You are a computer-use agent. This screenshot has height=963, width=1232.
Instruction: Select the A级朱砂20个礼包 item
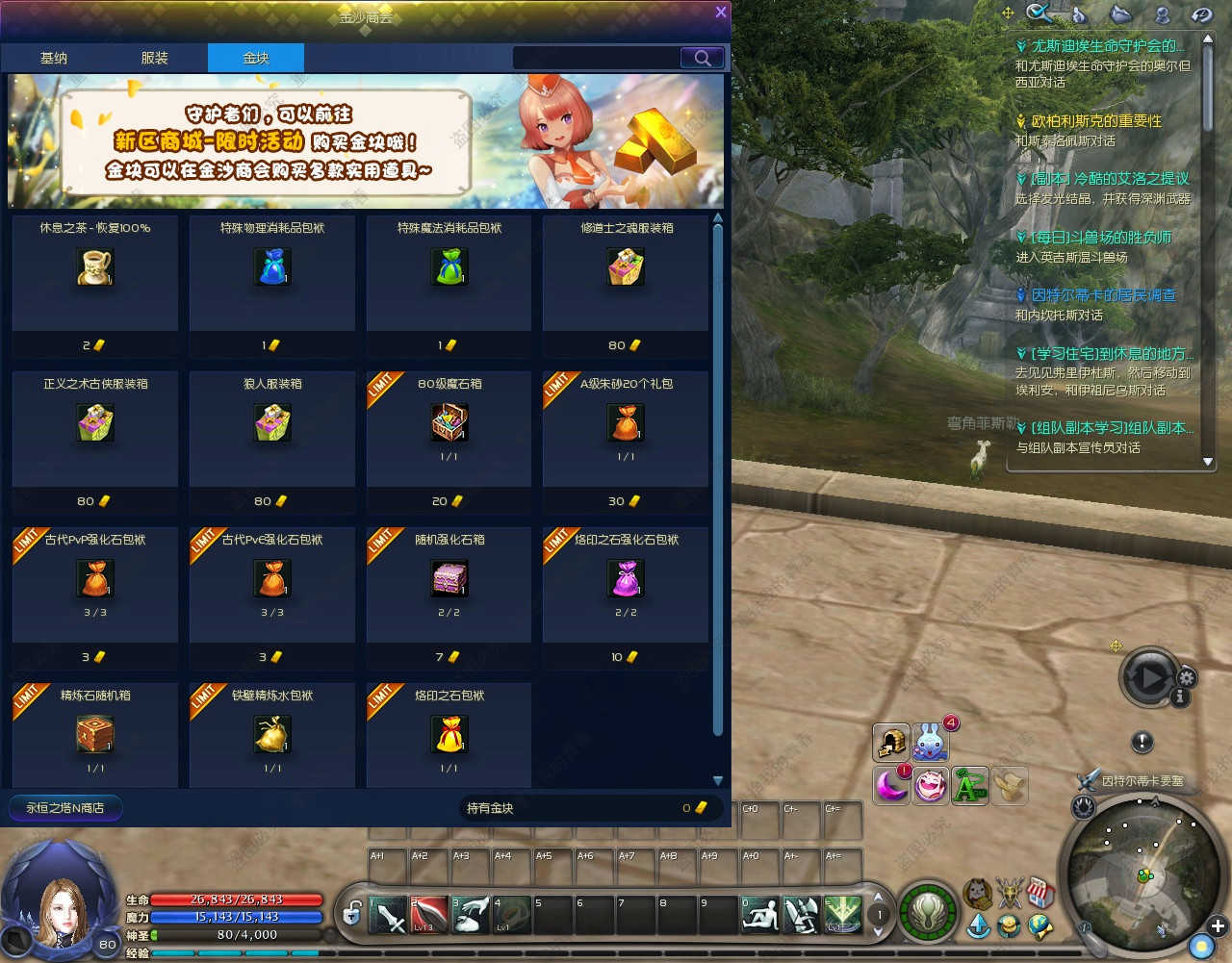click(x=626, y=423)
